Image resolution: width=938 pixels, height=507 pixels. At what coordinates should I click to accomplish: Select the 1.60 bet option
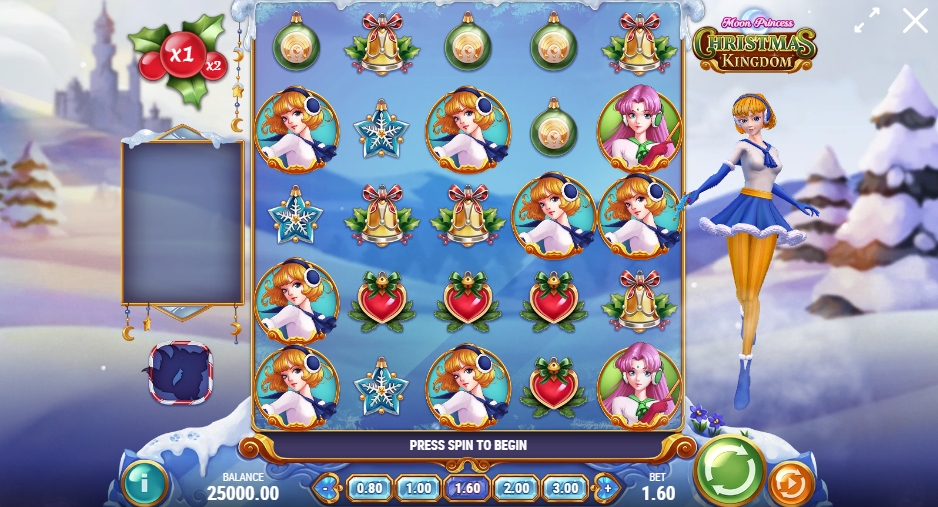[x=467, y=489]
